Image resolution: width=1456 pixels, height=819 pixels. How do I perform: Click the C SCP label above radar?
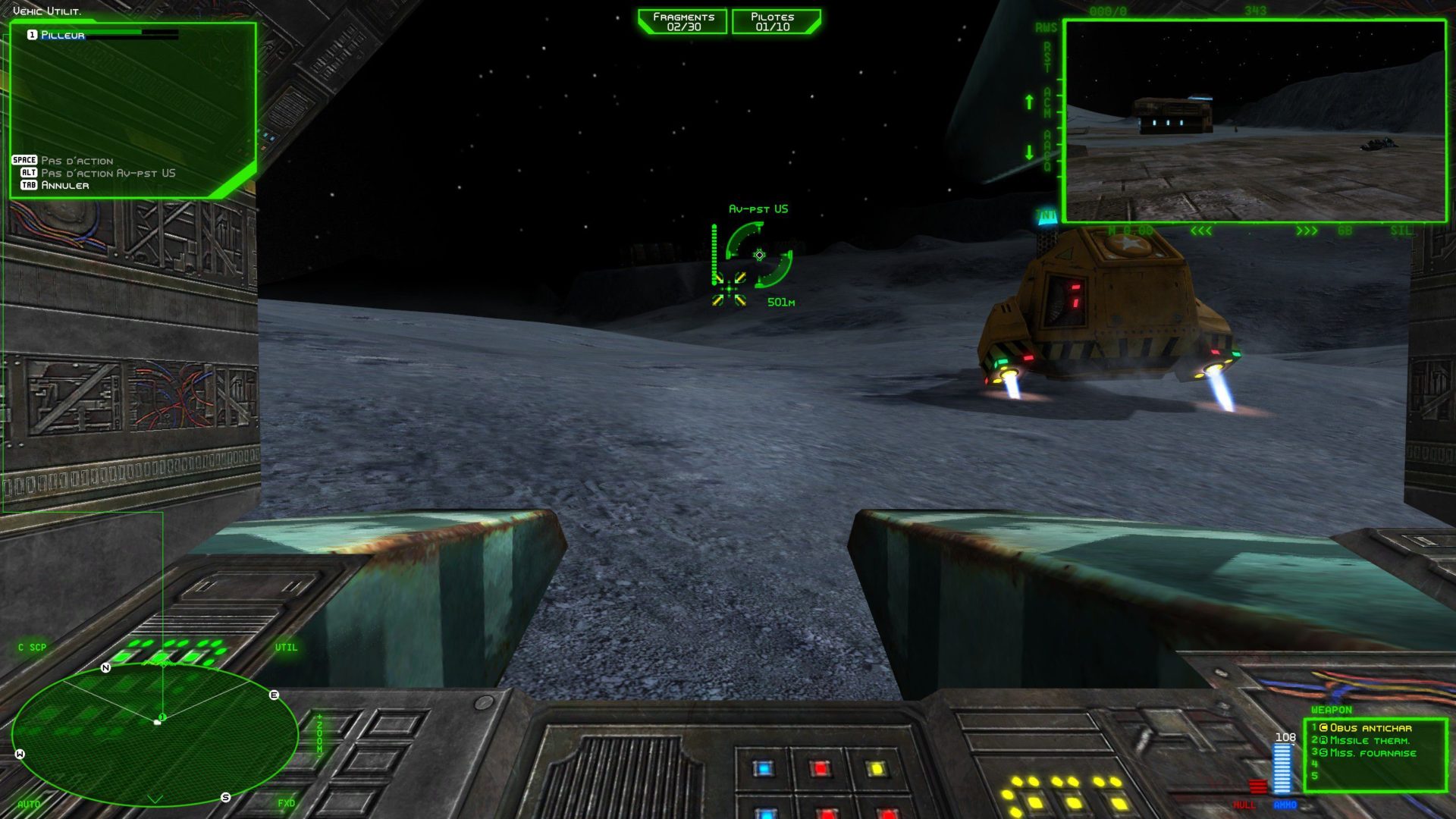33,648
